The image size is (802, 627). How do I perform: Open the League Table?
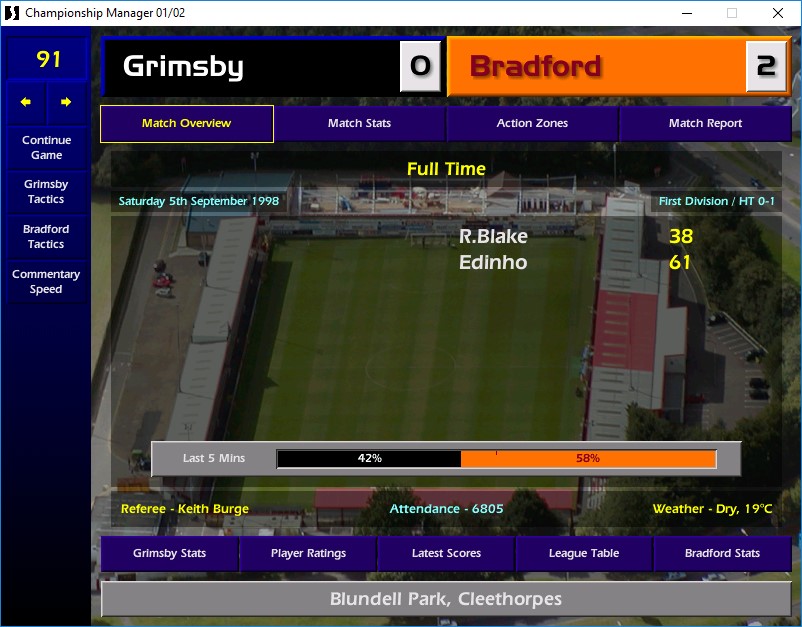(584, 553)
